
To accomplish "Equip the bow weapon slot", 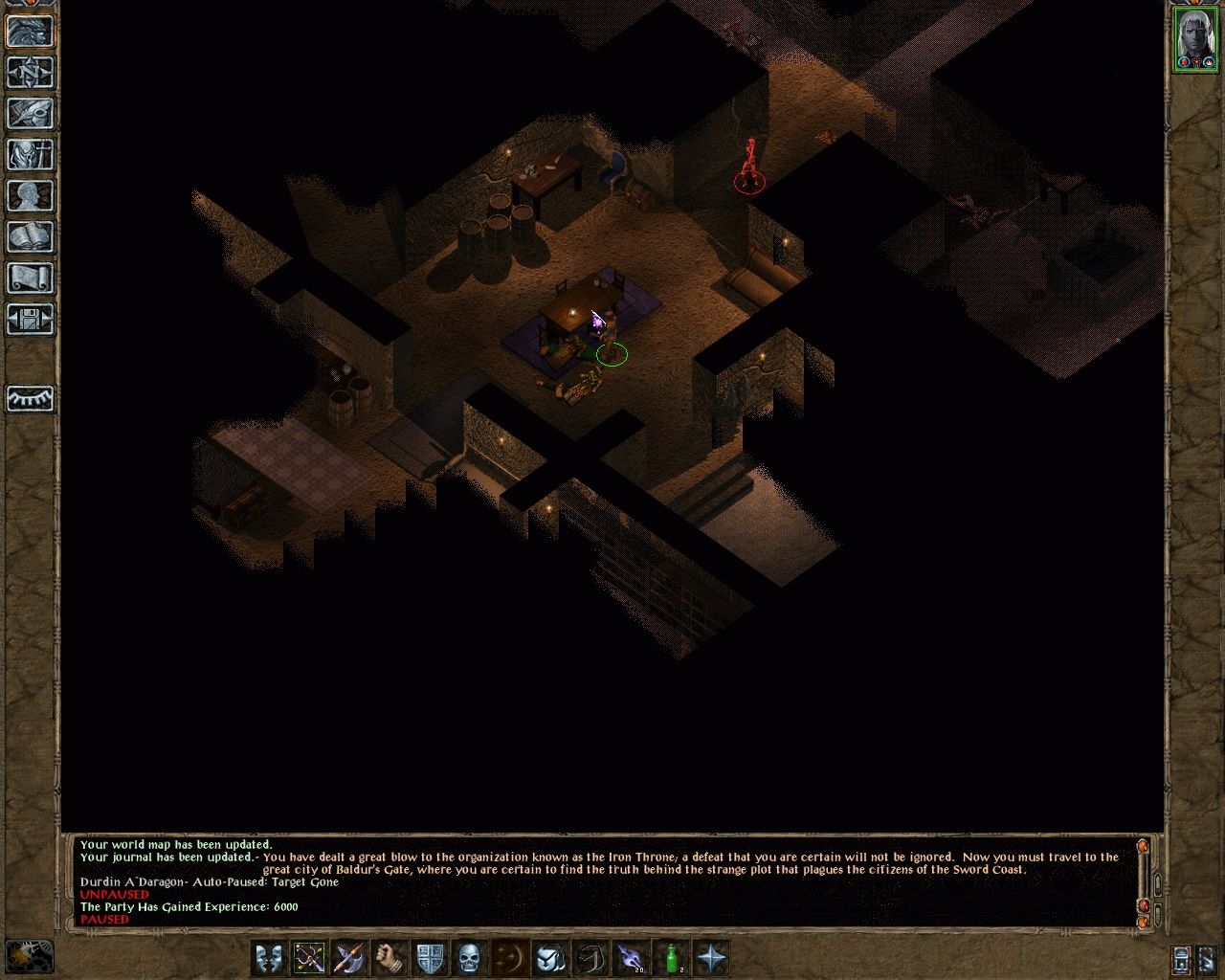I will (x=309, y=957).
